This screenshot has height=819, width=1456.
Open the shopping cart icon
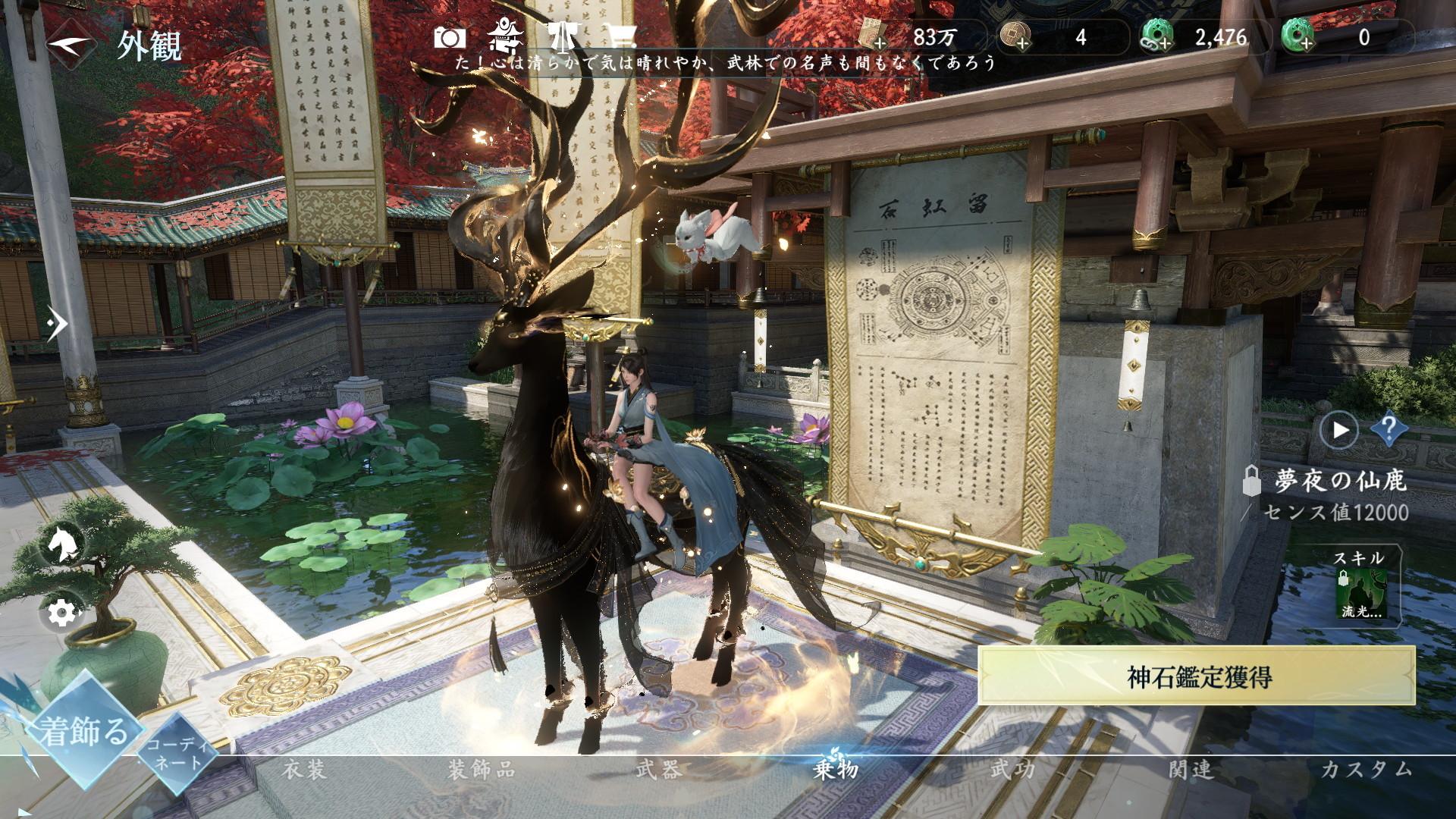pyautogui.click(x=622, y=36)
